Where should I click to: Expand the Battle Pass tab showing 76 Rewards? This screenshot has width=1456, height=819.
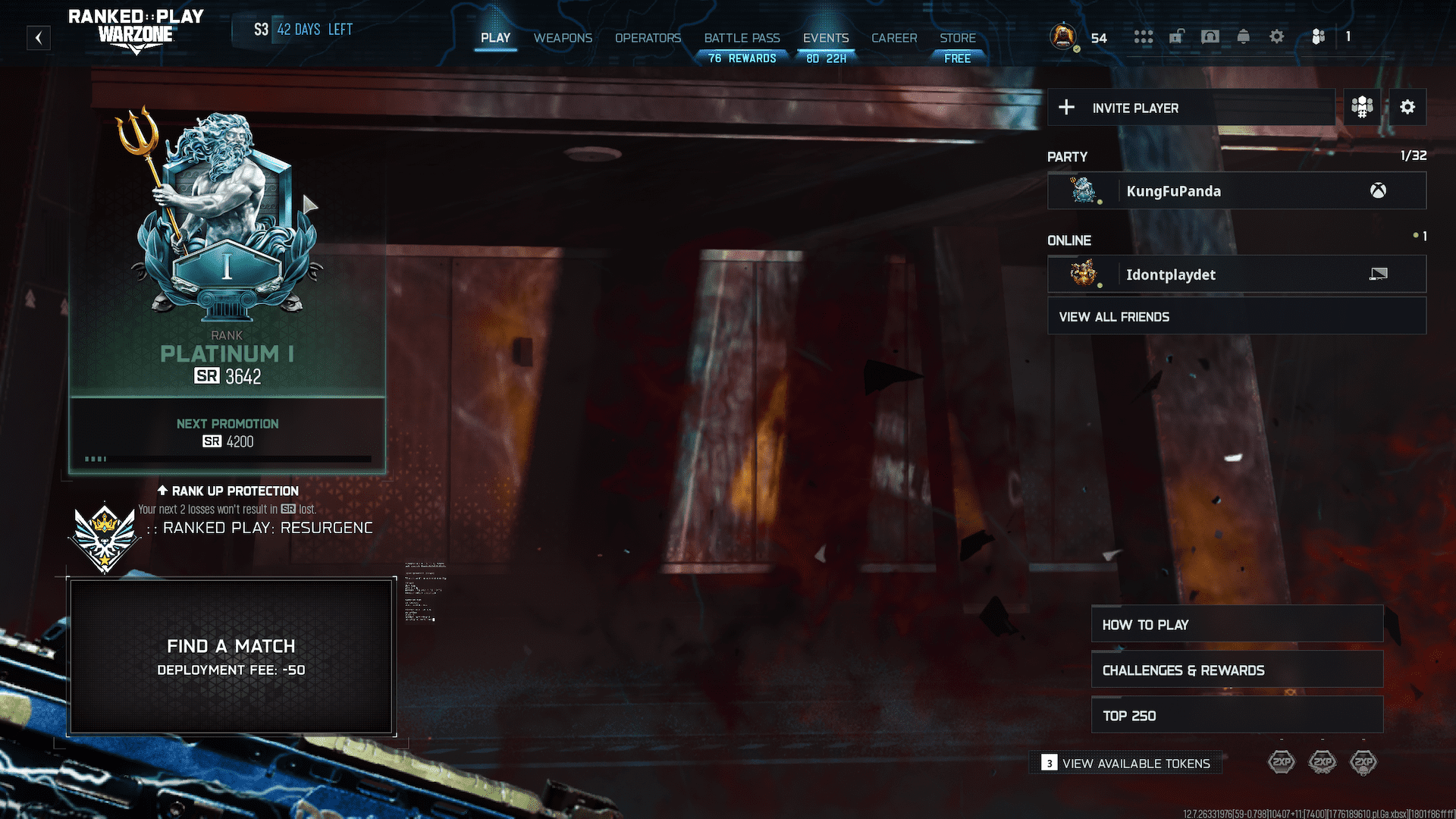click(x=742, y=38)
